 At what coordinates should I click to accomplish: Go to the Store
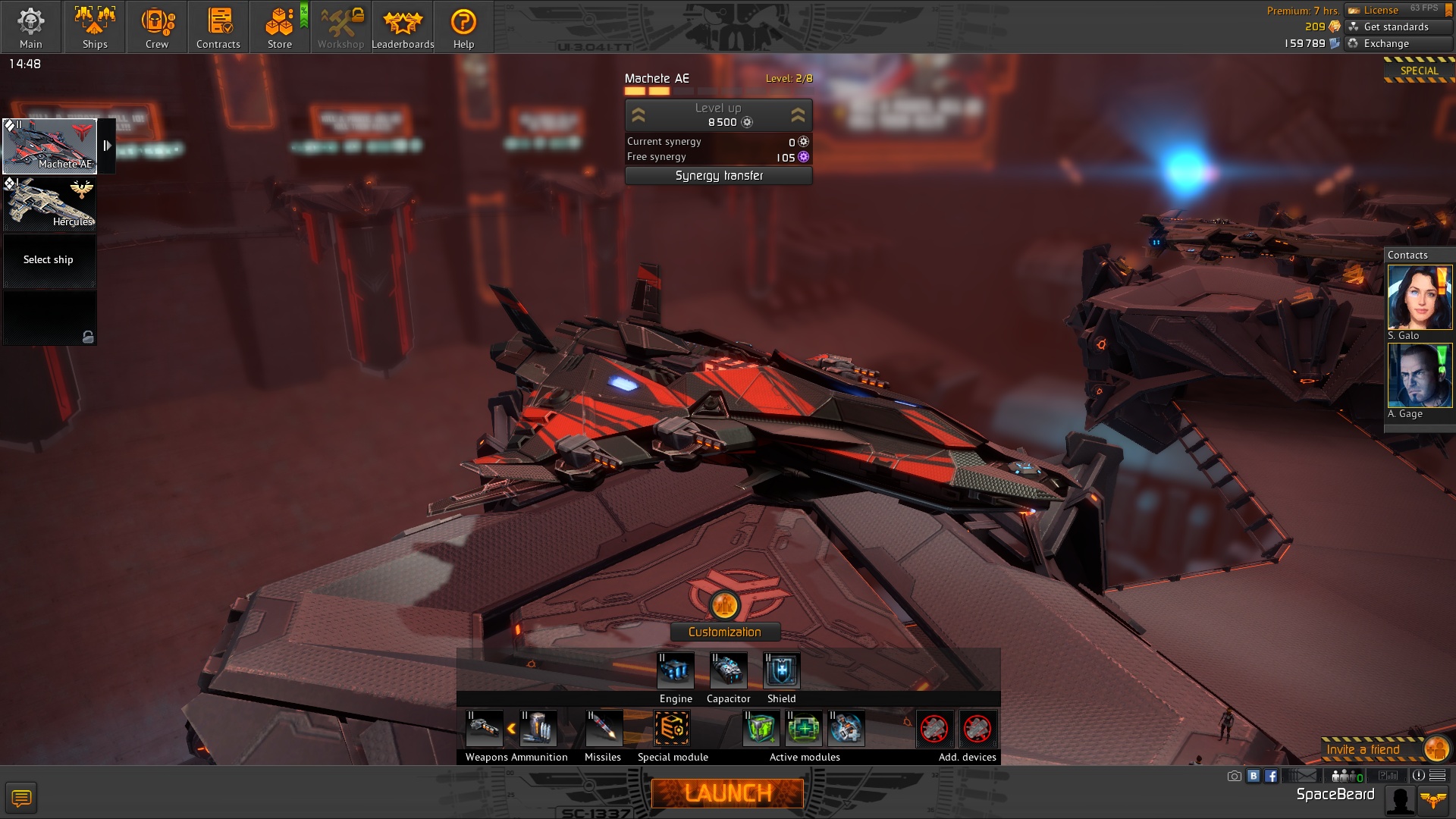pos(280,27)
